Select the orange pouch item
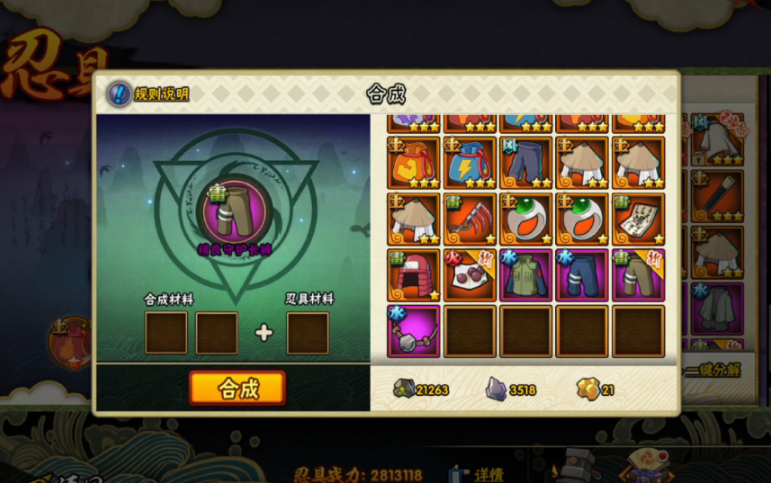Viewport: 771px width, 483px height. [414, 162]
